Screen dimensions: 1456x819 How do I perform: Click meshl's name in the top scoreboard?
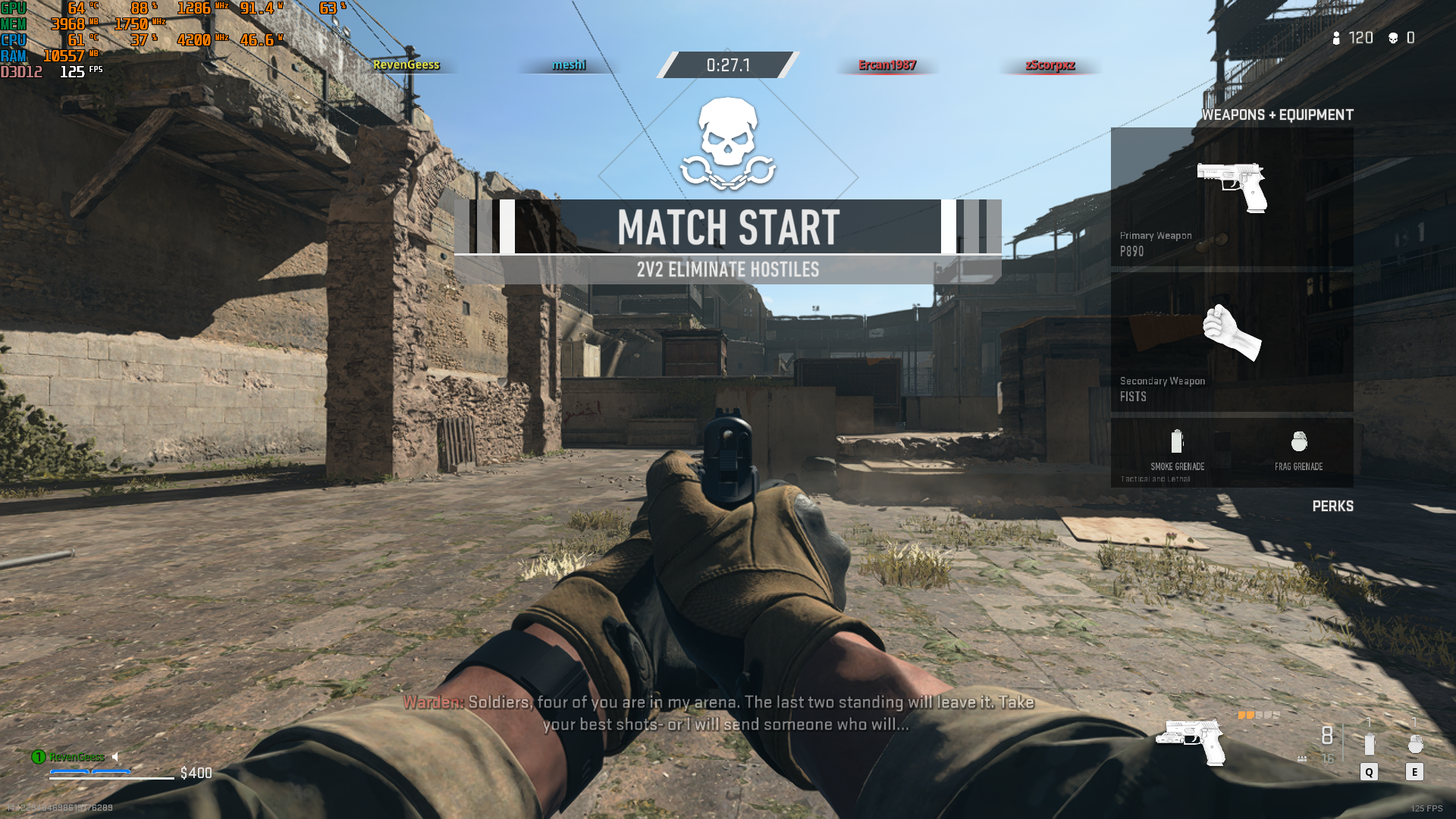[x=569, y=65]
